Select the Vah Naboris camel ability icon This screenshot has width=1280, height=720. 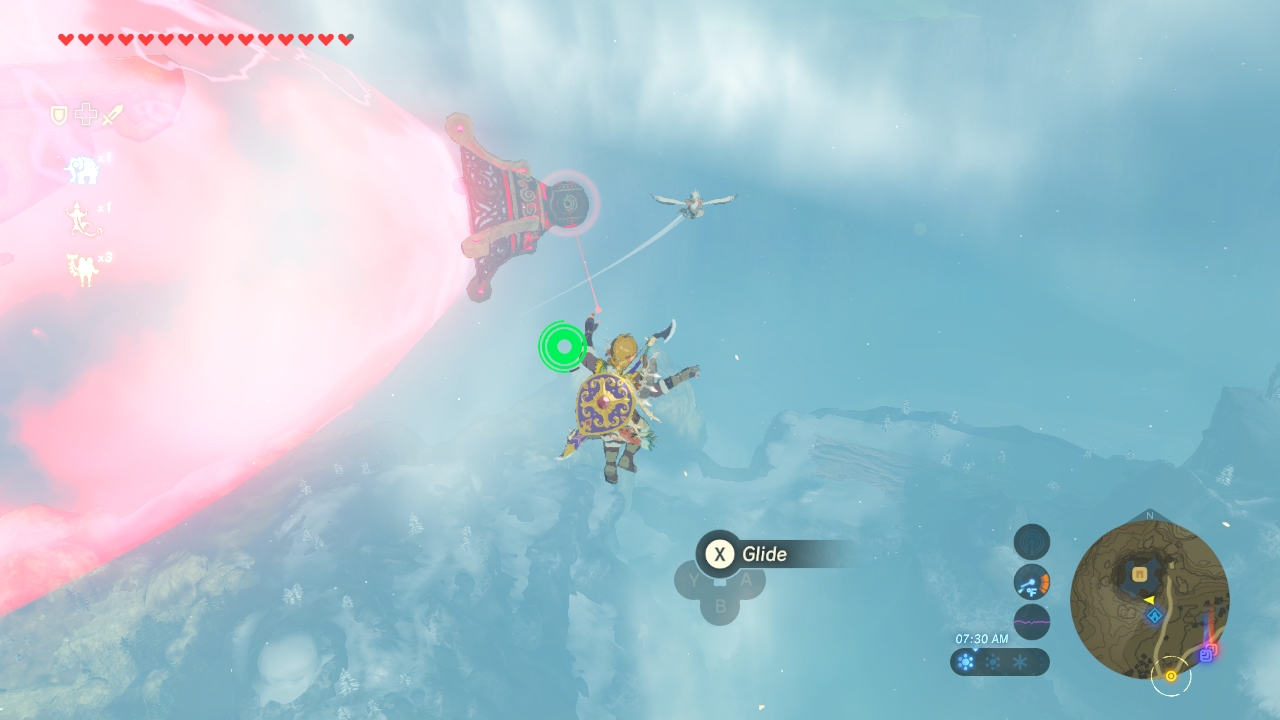(x=83, y=269)
